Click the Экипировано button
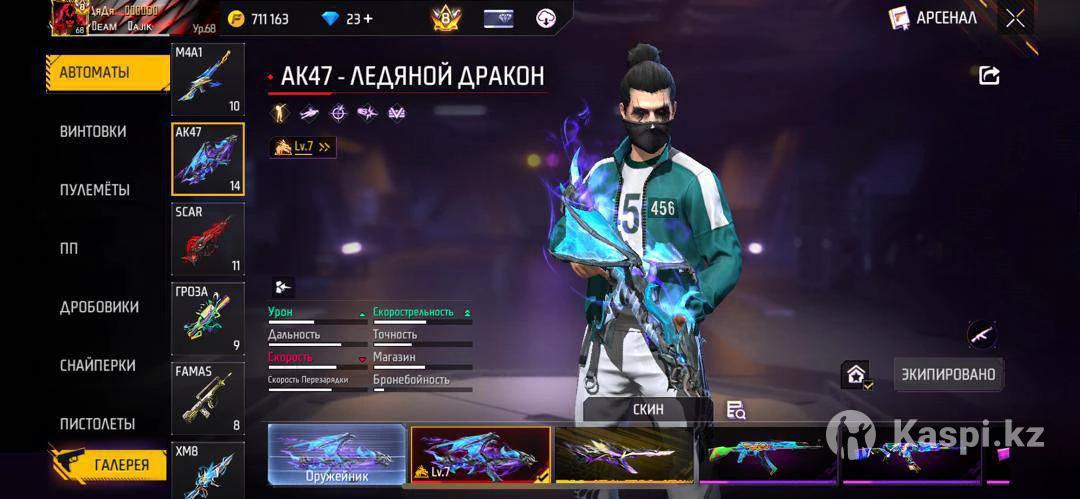The image size is (1080, 499). click(x=947, y=374)
